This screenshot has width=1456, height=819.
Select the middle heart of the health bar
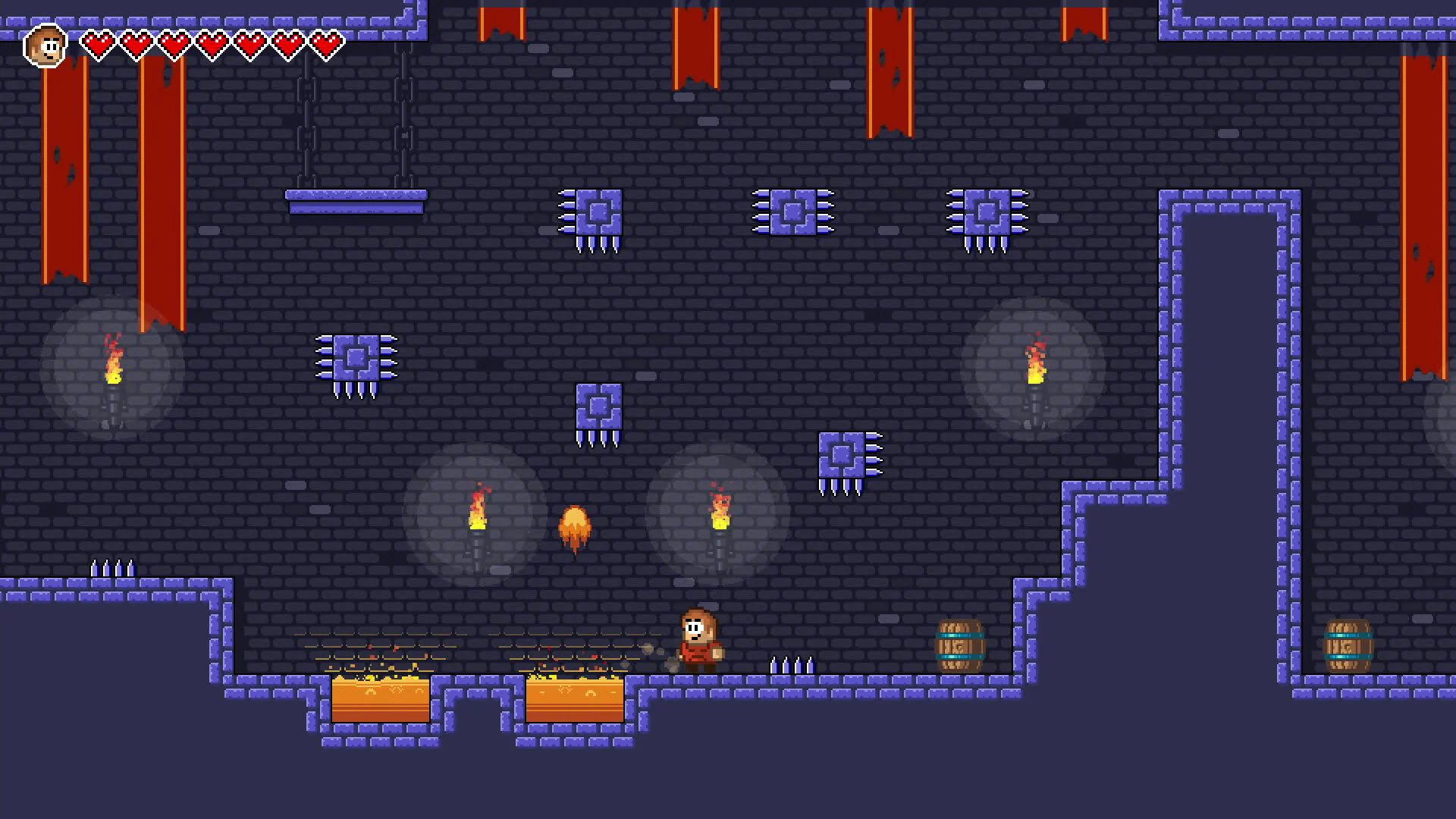pyautogui.click(x=212, y=43)
